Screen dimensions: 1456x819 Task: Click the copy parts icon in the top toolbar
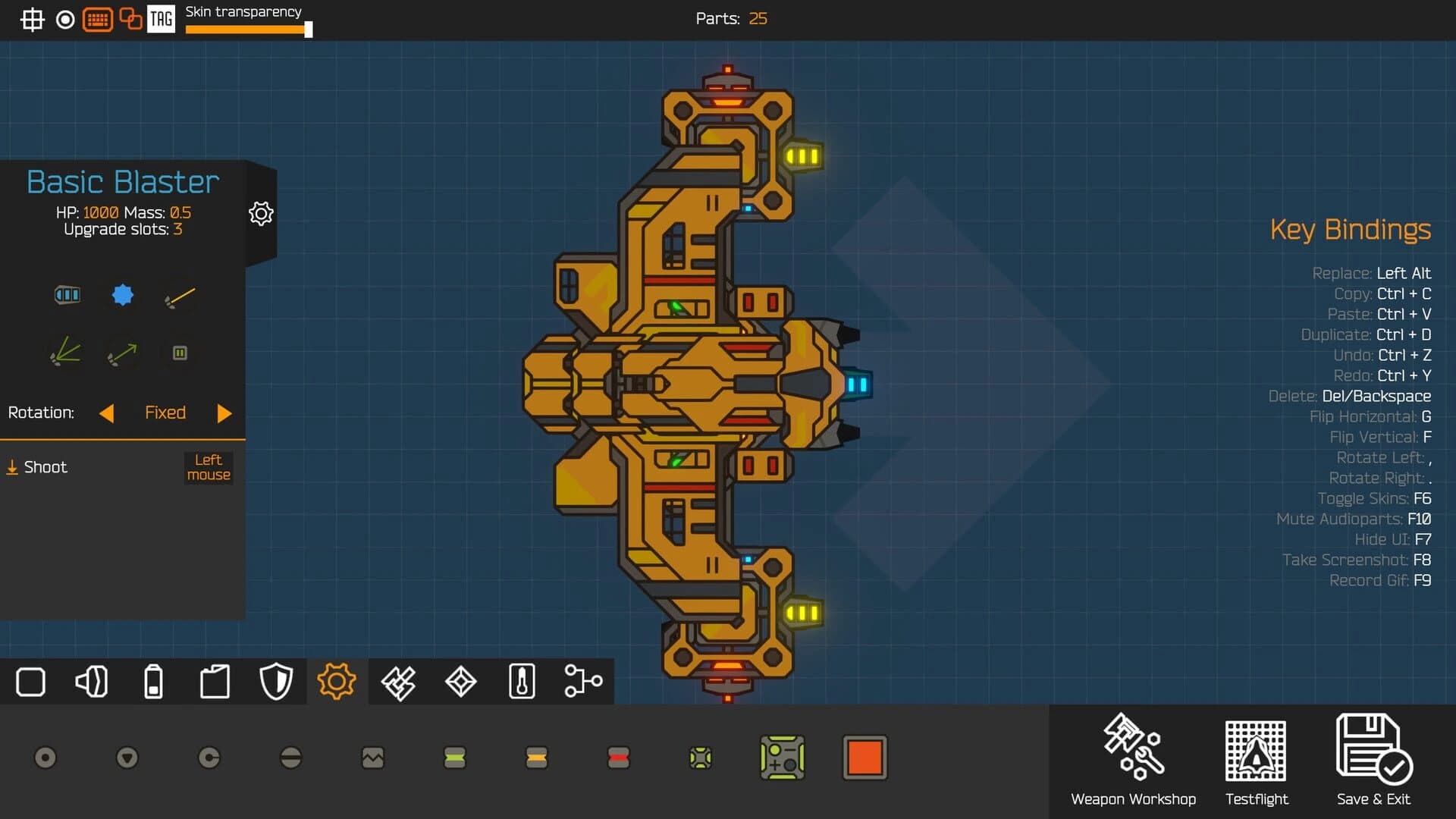pos(130,20)
